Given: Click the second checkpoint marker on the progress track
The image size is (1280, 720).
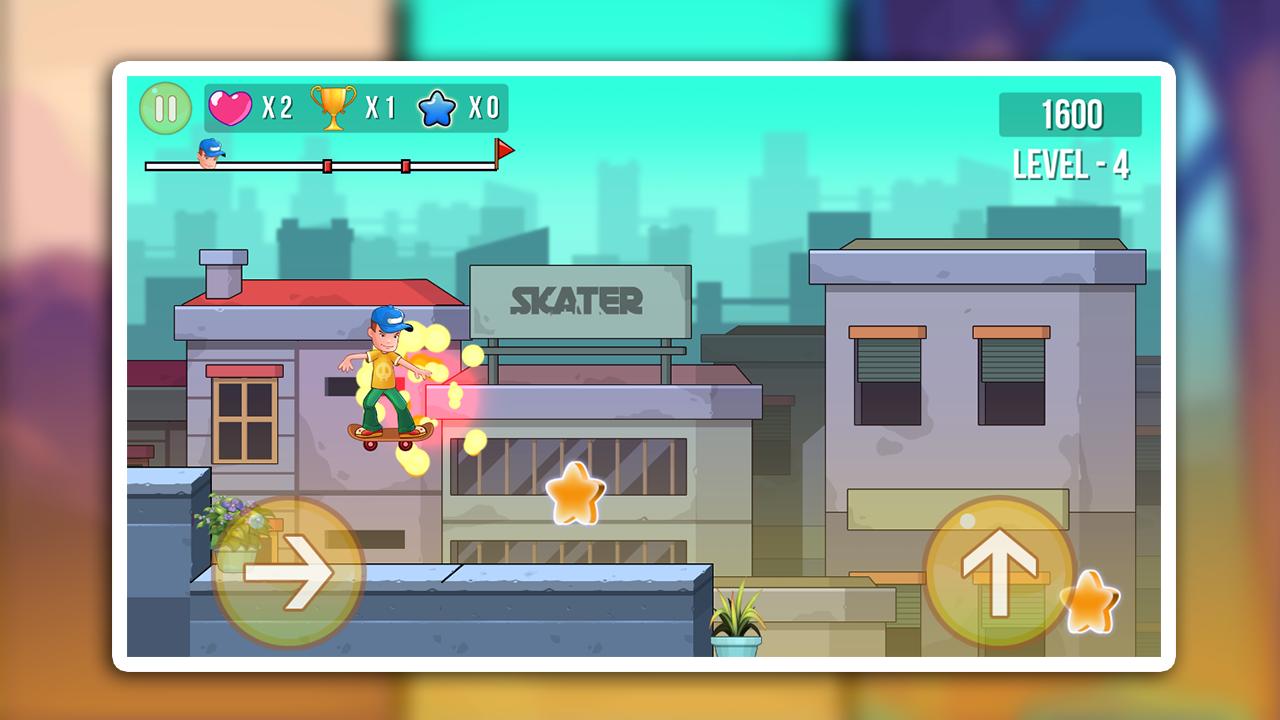Looking at the screenshot, I should [x=405, y=165].
